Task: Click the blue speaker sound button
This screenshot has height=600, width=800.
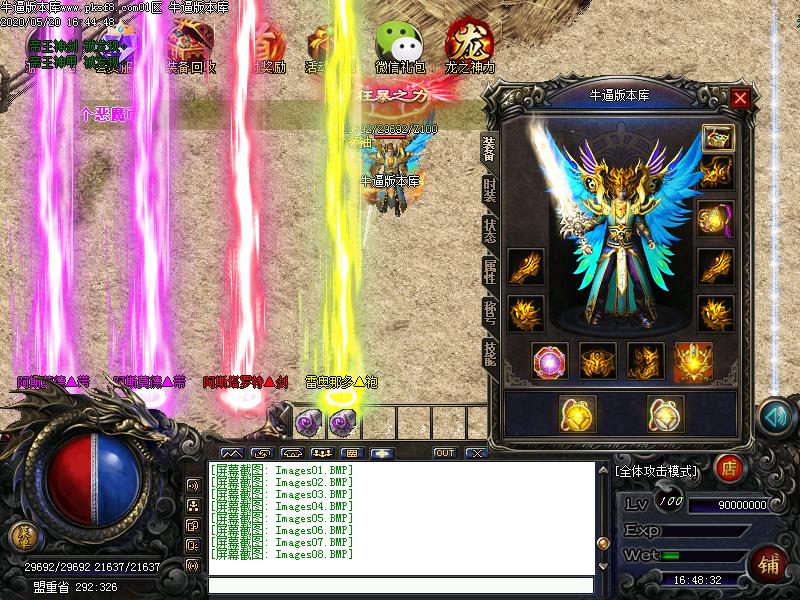Action: tap(775, 417)
